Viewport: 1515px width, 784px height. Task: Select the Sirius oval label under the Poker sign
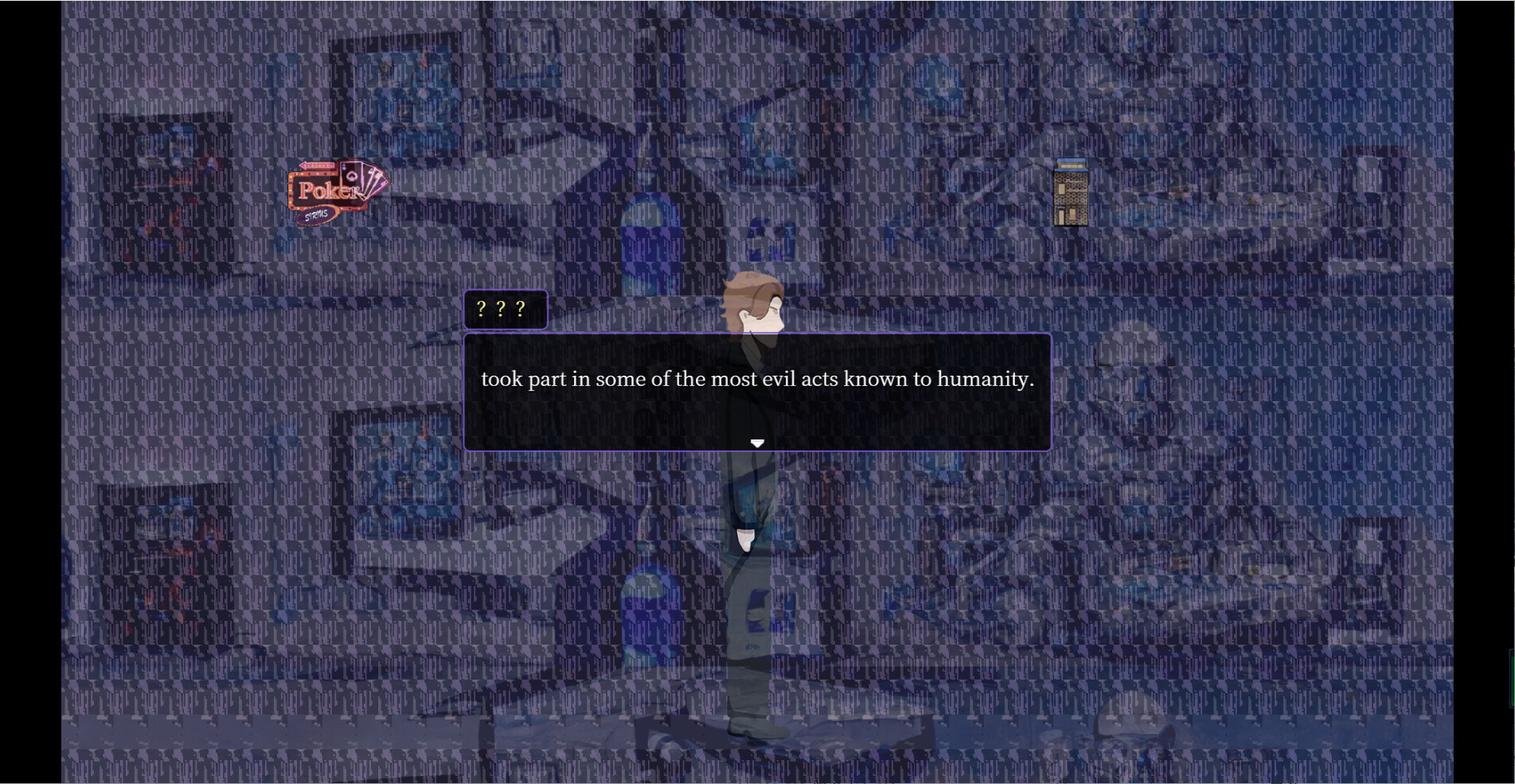(x=318, y=216)
